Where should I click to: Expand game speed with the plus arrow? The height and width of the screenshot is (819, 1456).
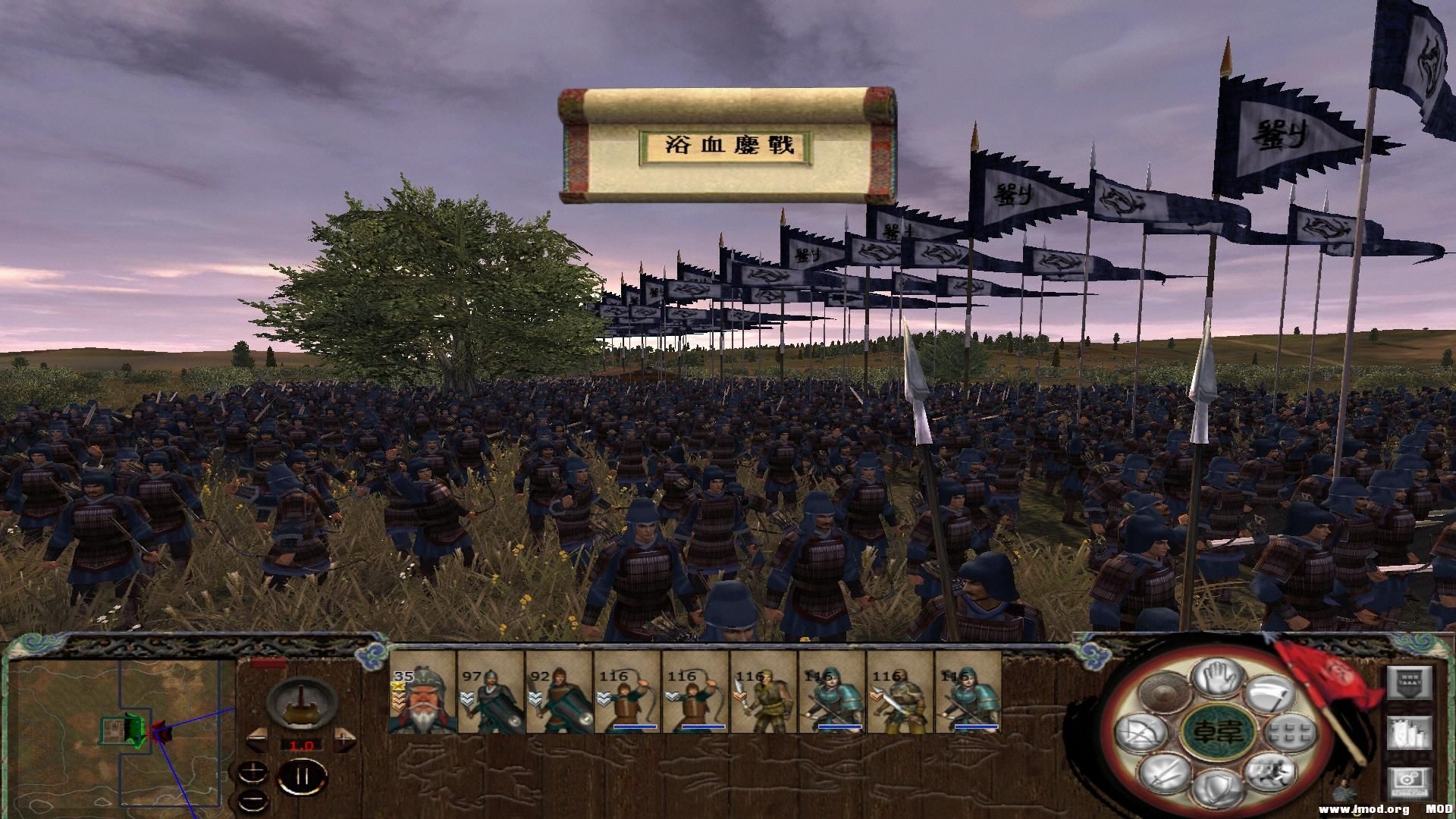(344, 740)
